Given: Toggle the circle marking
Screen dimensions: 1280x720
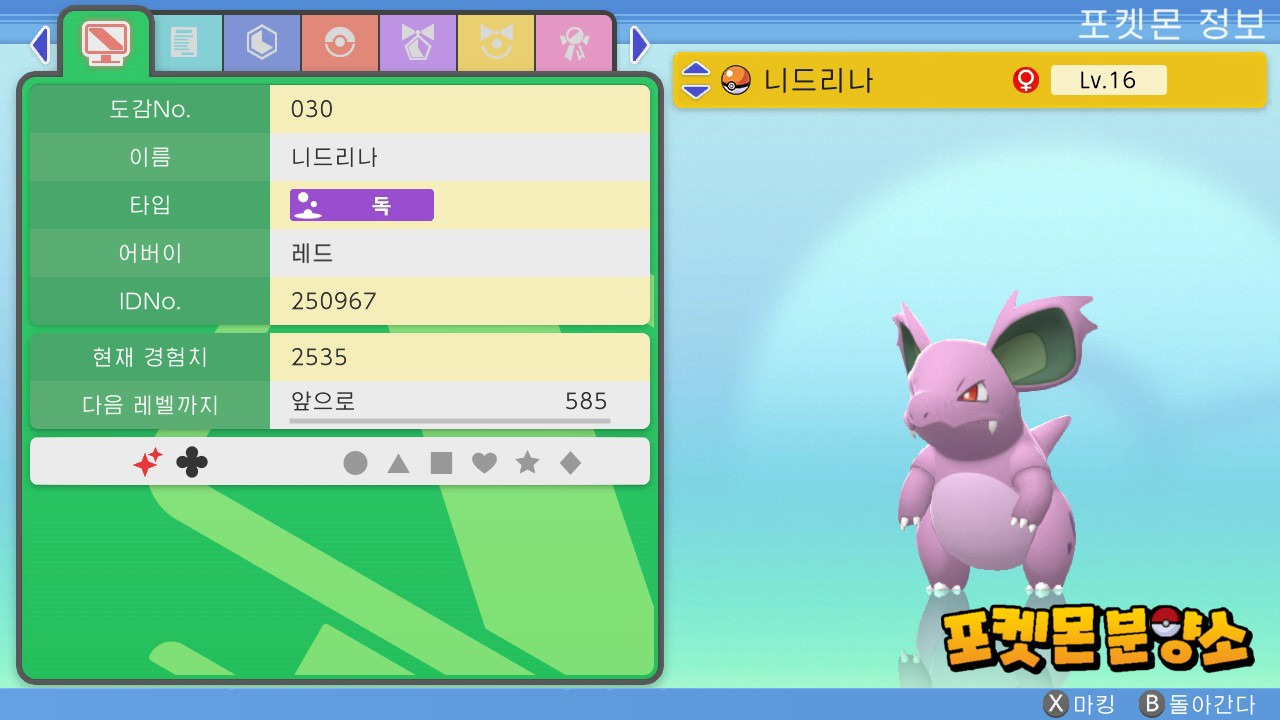Looking at the screenshot, I should point(355,463).
